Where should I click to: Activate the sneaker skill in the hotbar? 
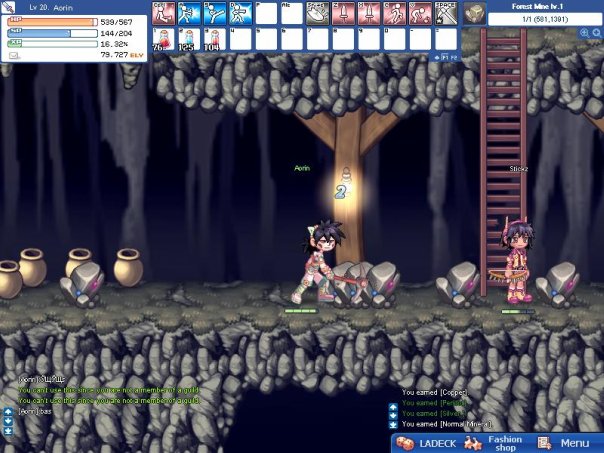(317, 13)
